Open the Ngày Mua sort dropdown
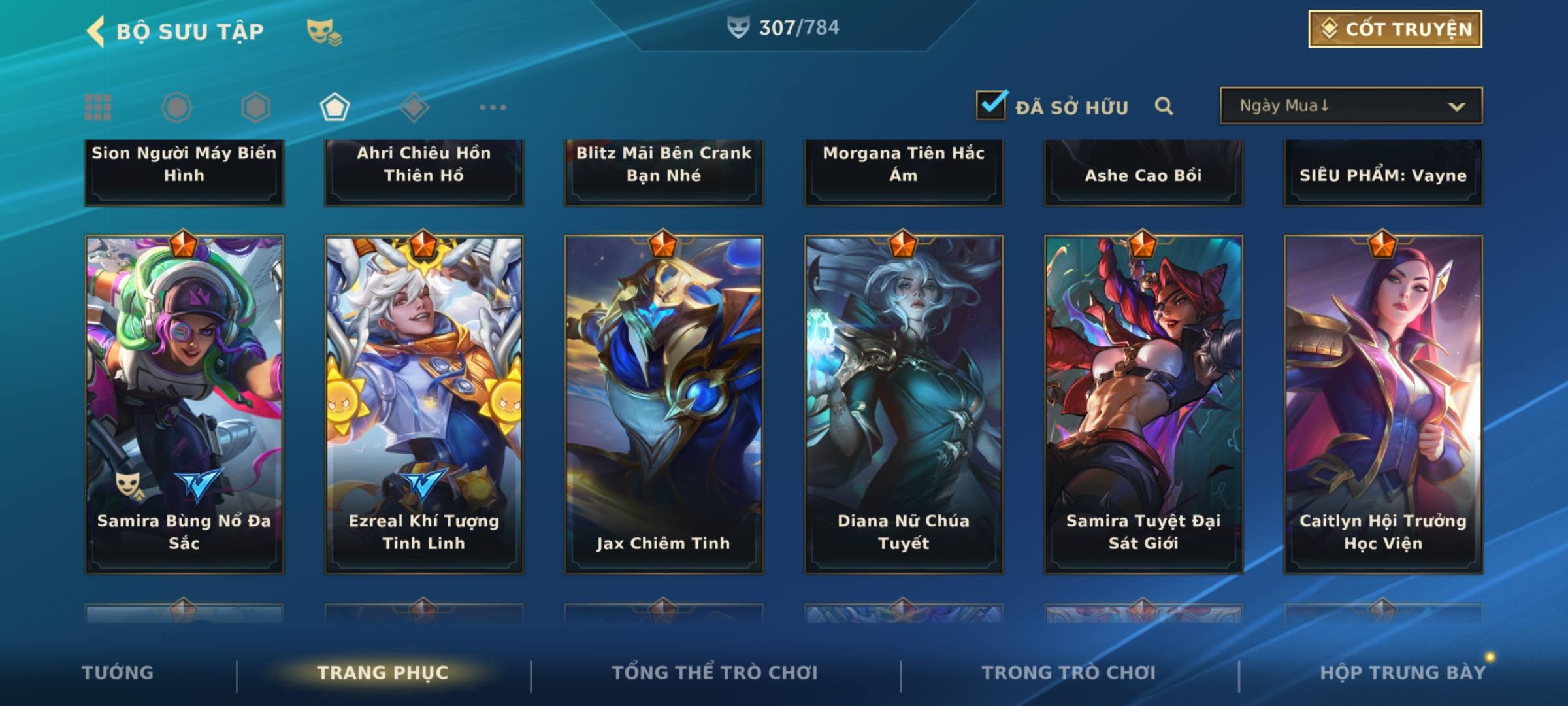The height and width of the screenshot is (706, 1568). 1350,106
